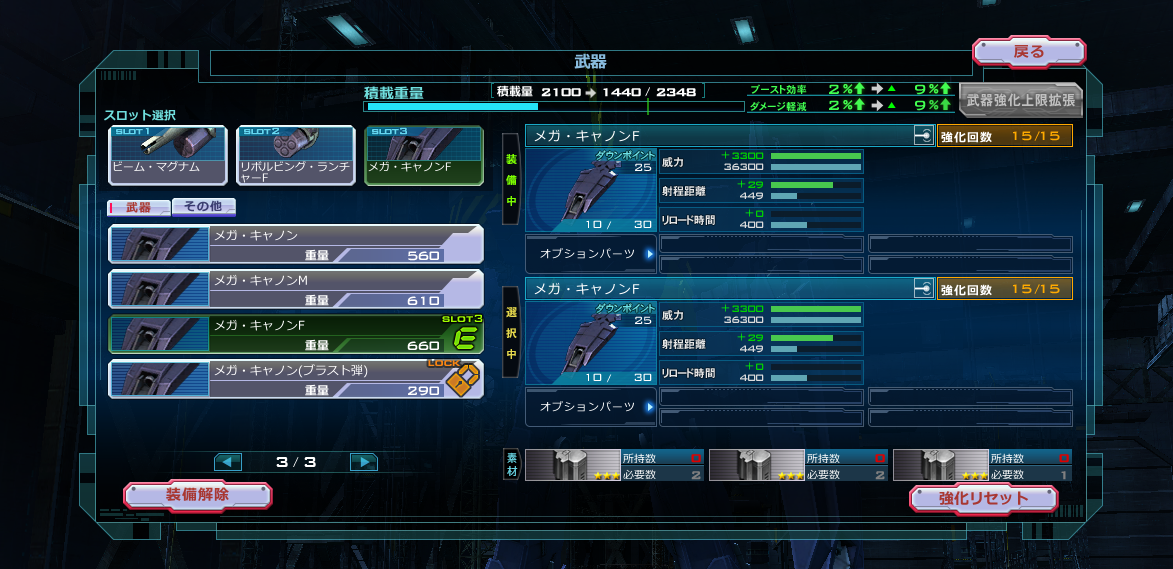Viewport: 1173px width, 569px height.
Task: Switch to the その他 tab
Action: [x=204, y=207]
